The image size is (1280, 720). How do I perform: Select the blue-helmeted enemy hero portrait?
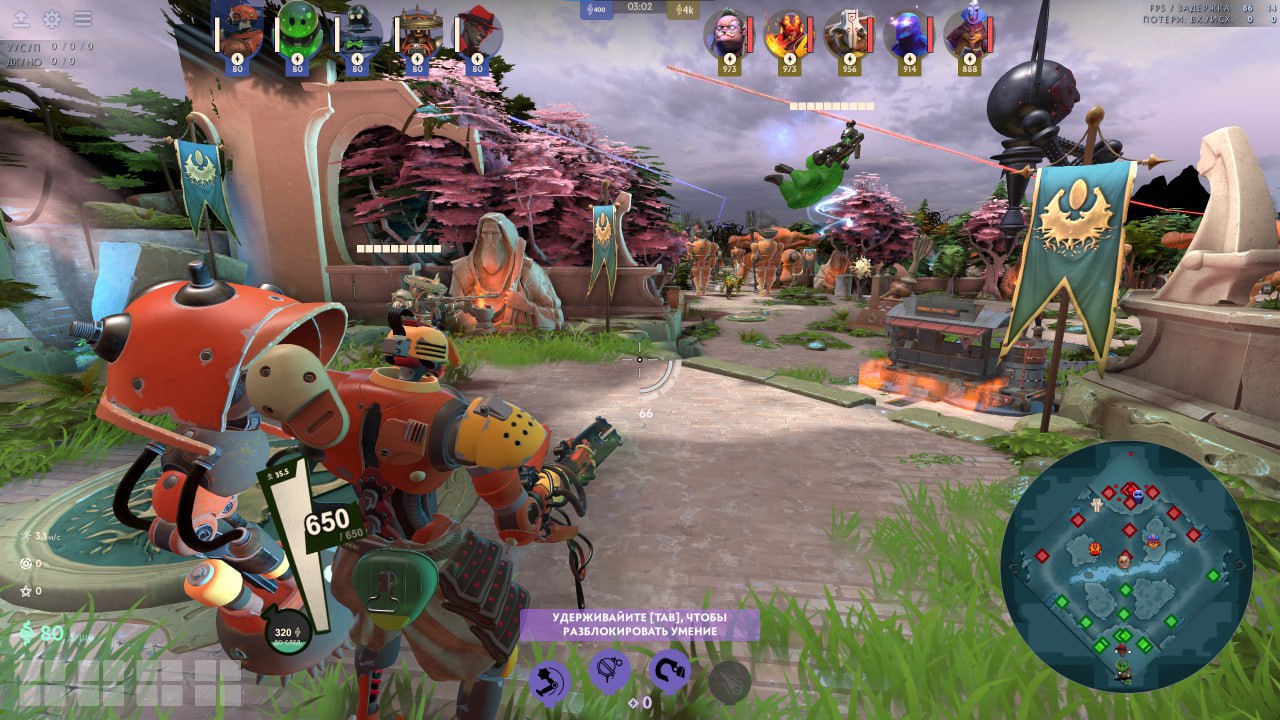click(x=968, y=32)
